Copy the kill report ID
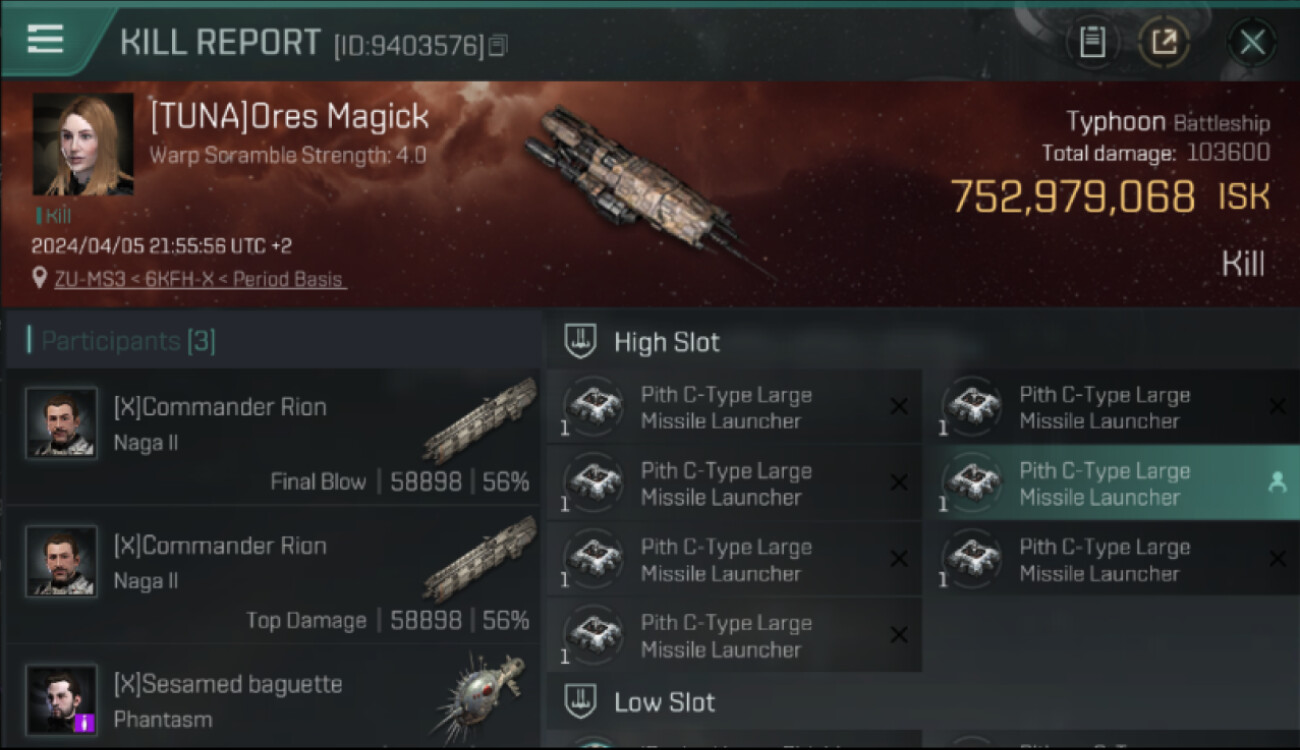This screenshot has height=750, width=1300. 498,45
